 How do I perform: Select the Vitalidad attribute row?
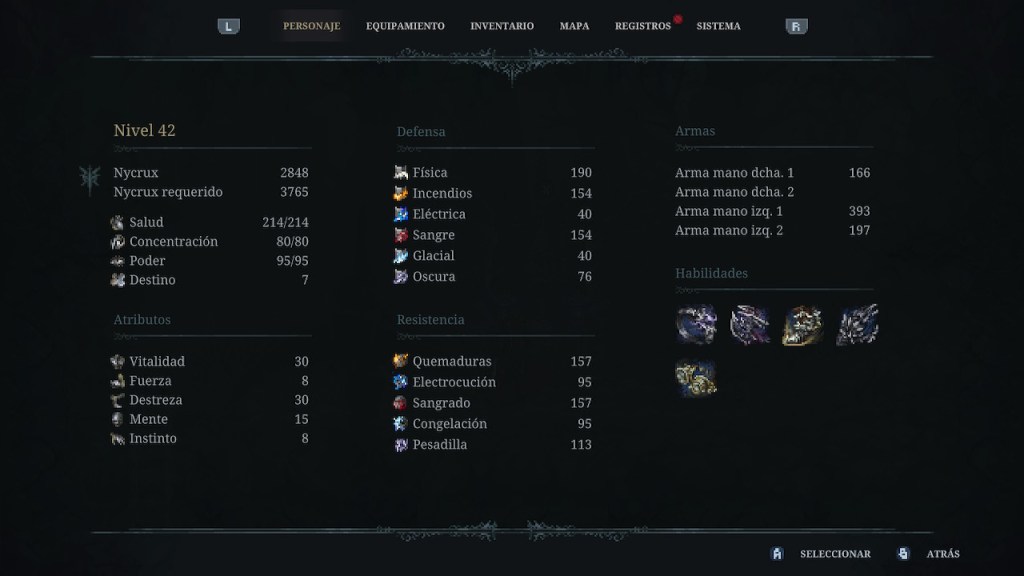(210, 361)
